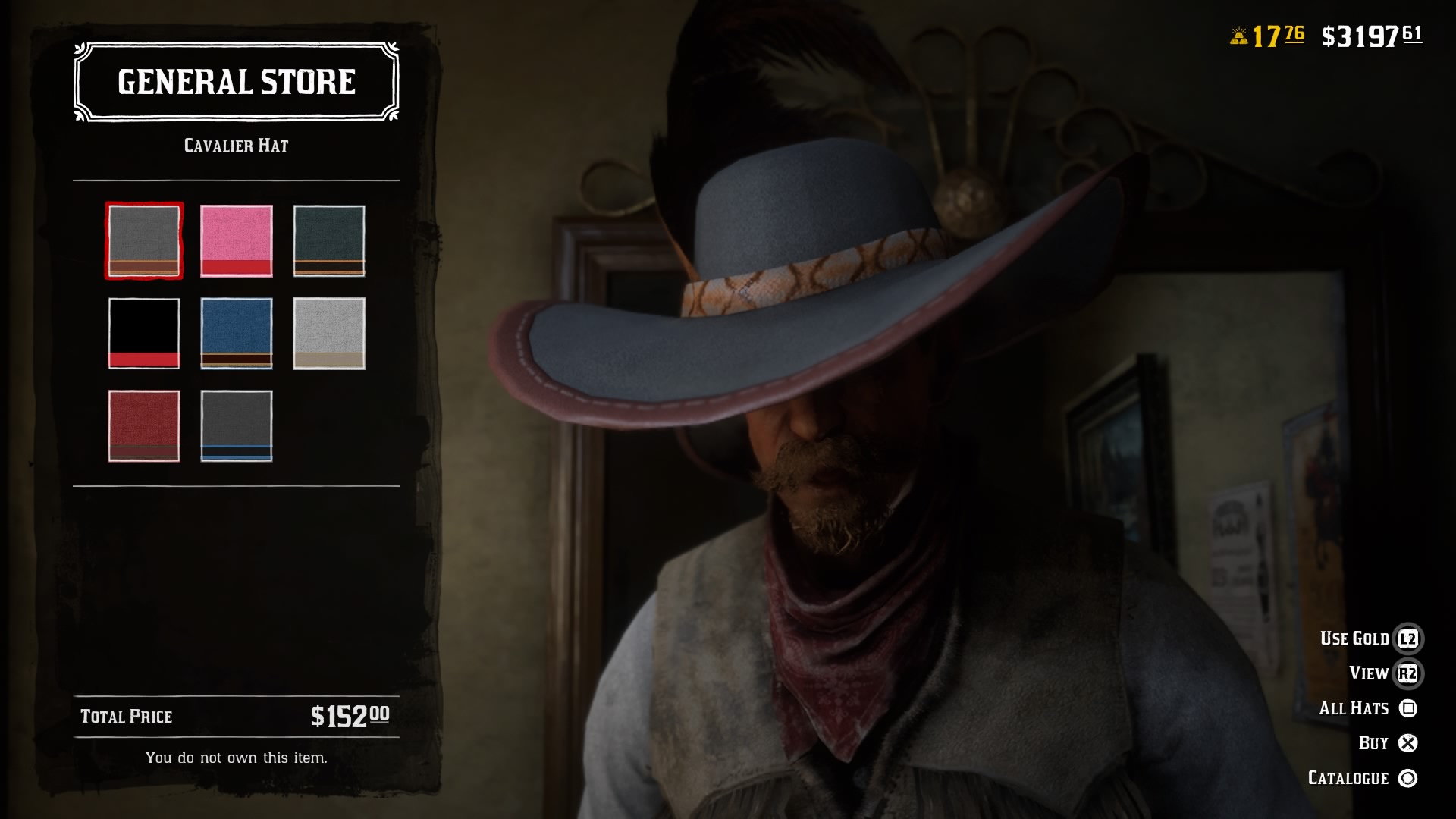Click the square button icon for All Hats
Image resolution: width=1456 pixels, height=819 pixels.
(x=1407, y=708)
